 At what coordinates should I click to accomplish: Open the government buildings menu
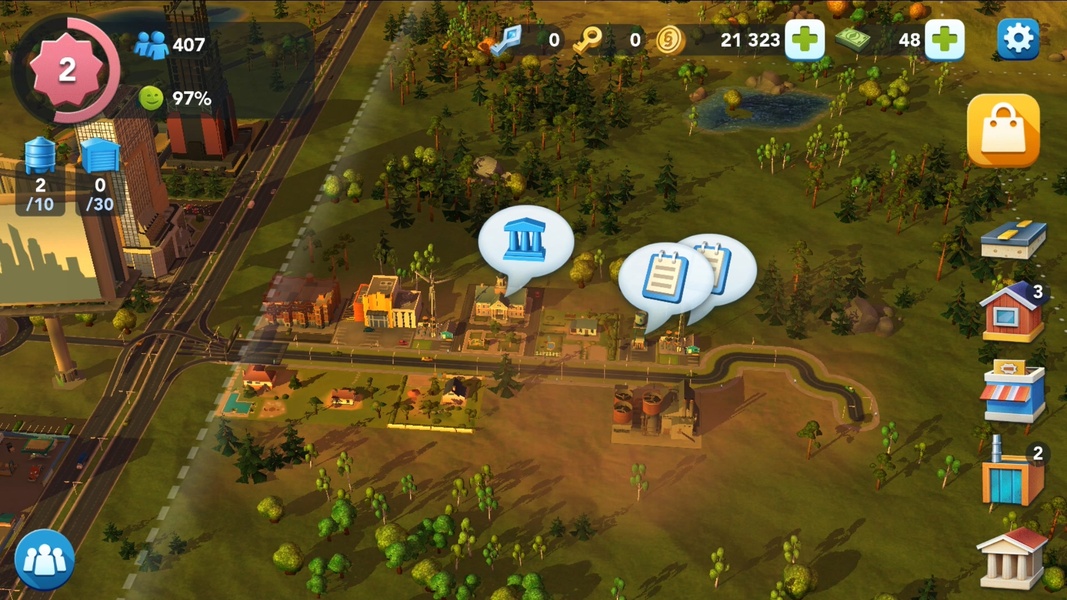[x=1012, y=557]
